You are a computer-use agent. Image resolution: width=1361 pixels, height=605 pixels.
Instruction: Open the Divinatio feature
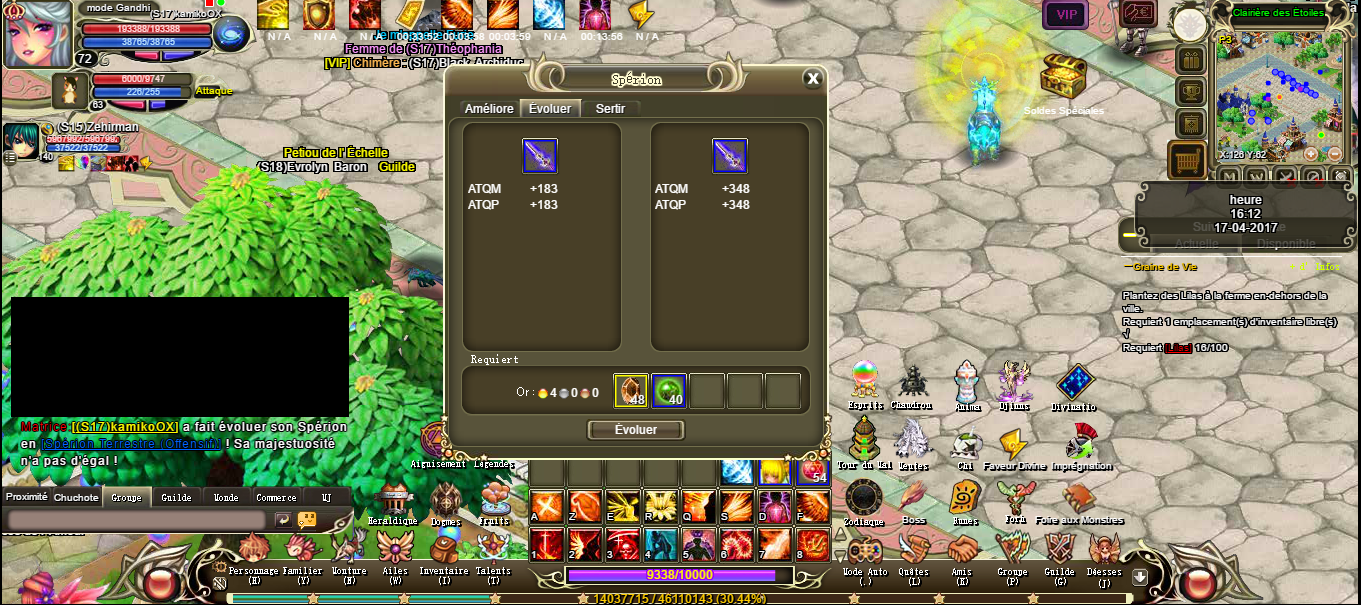[x=1075, y=382]
